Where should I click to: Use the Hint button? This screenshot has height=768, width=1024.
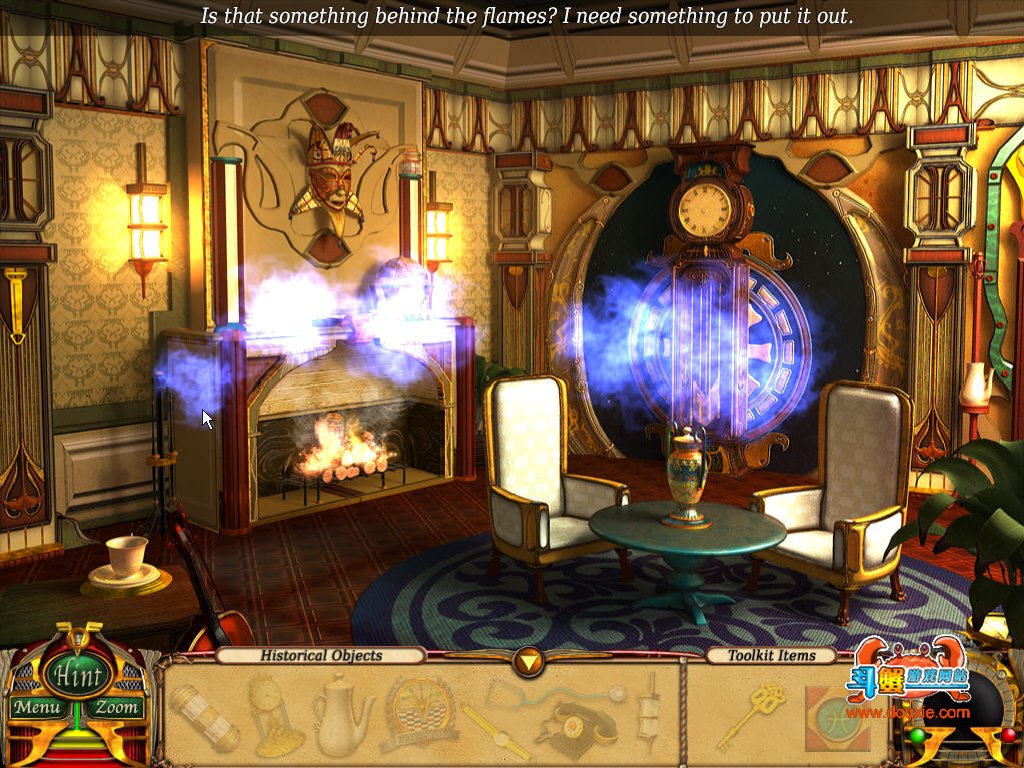pos(76,676)
